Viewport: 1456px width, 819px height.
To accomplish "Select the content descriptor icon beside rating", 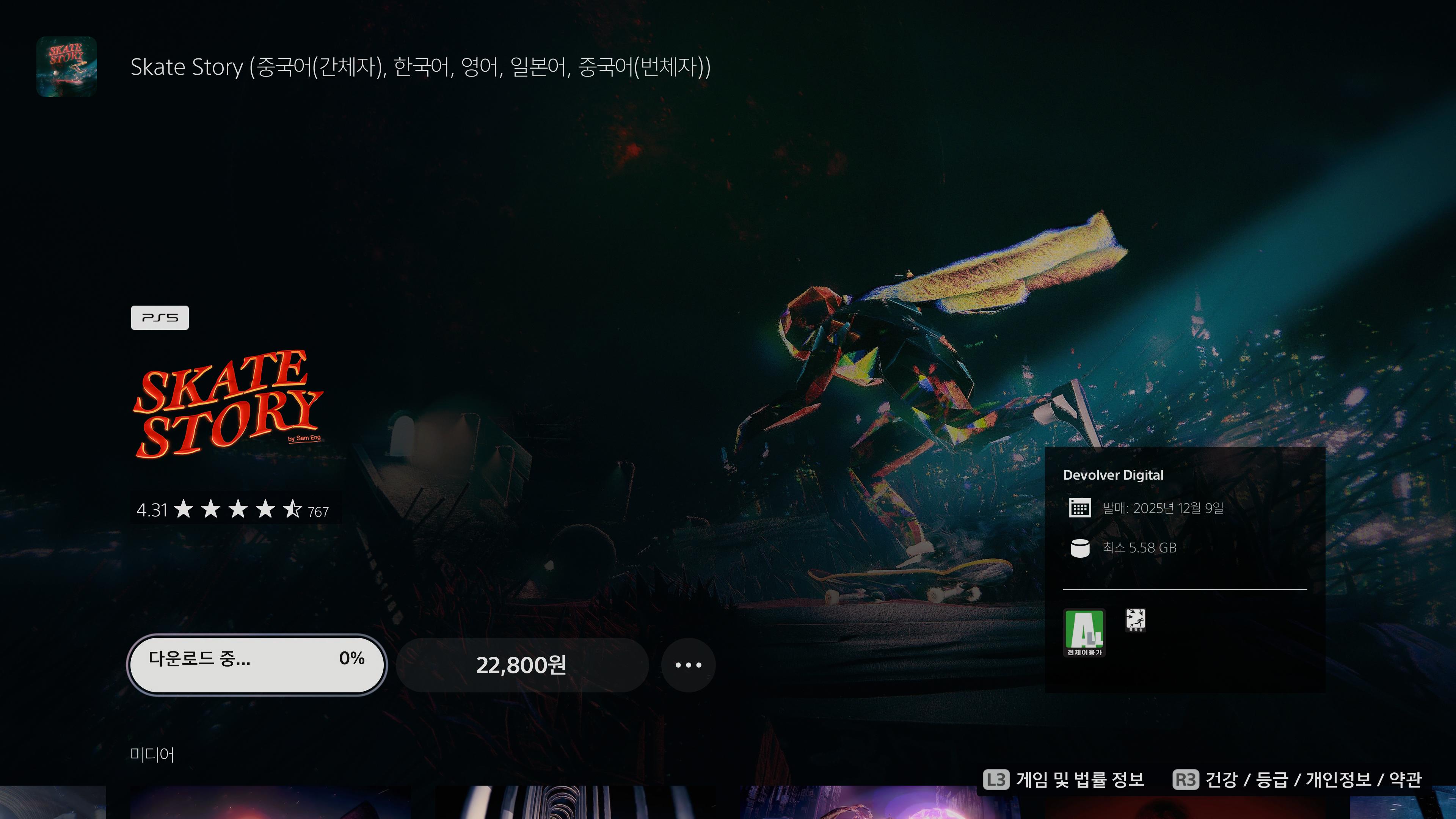I will (x=1135, y=620).
